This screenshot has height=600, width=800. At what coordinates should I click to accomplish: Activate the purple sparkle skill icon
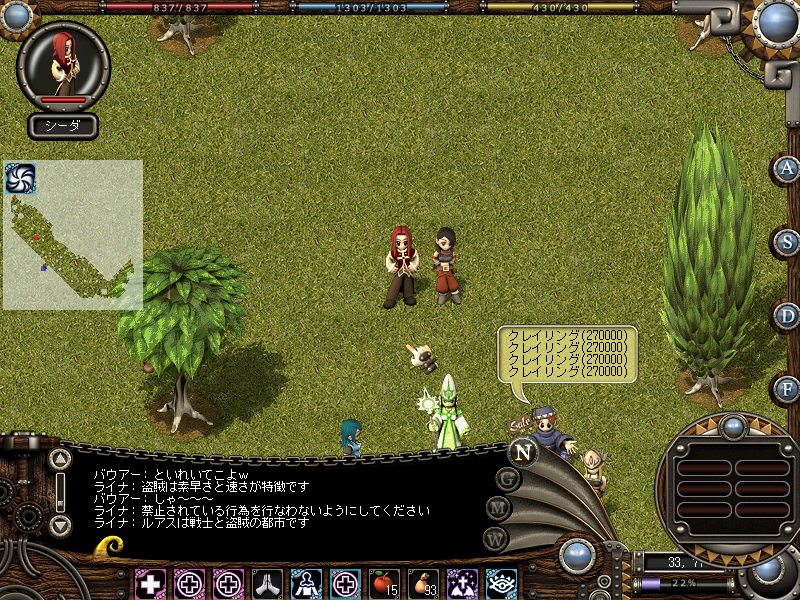(461, 583)
